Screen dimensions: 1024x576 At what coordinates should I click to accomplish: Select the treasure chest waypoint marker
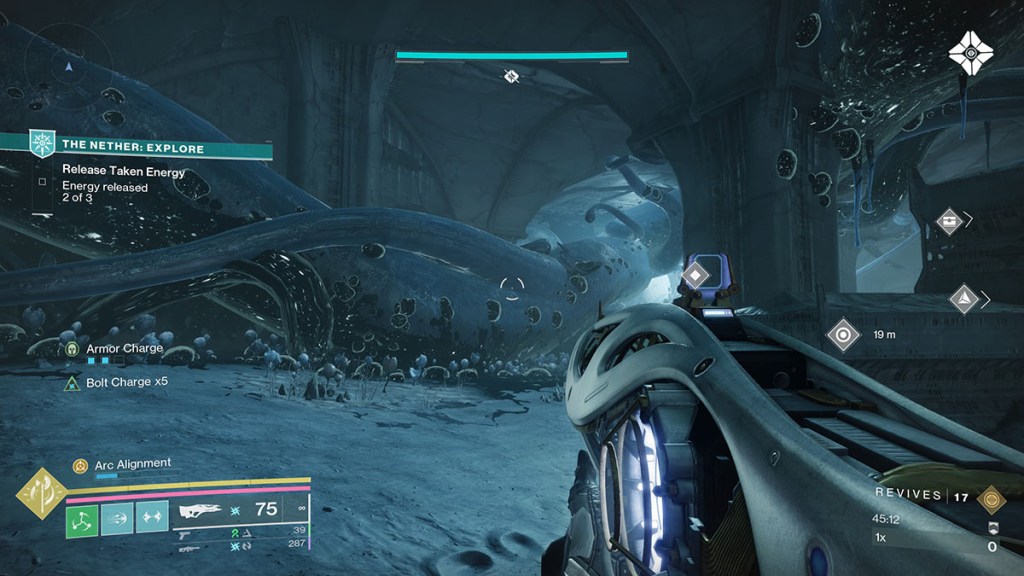click(x=949, y=220)
